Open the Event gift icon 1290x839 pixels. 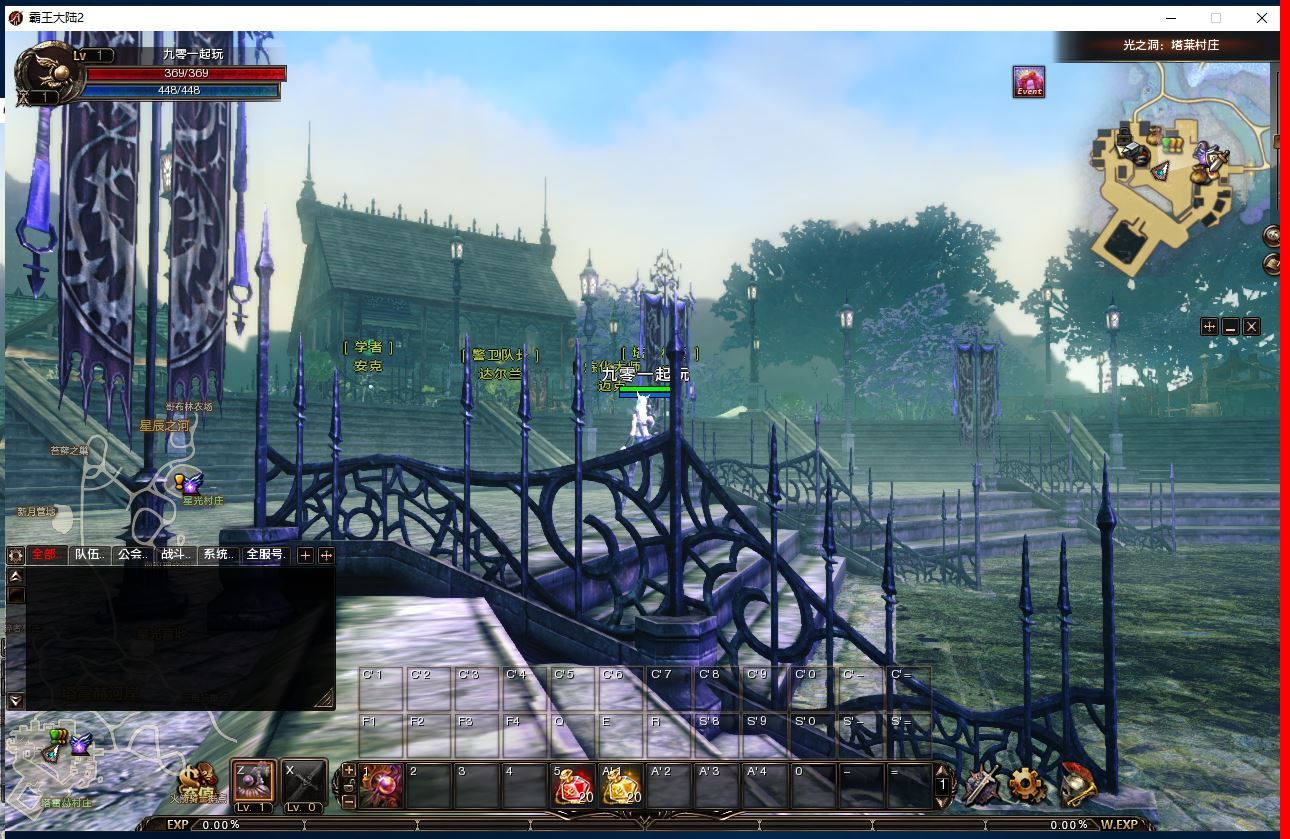(1028, 82)
